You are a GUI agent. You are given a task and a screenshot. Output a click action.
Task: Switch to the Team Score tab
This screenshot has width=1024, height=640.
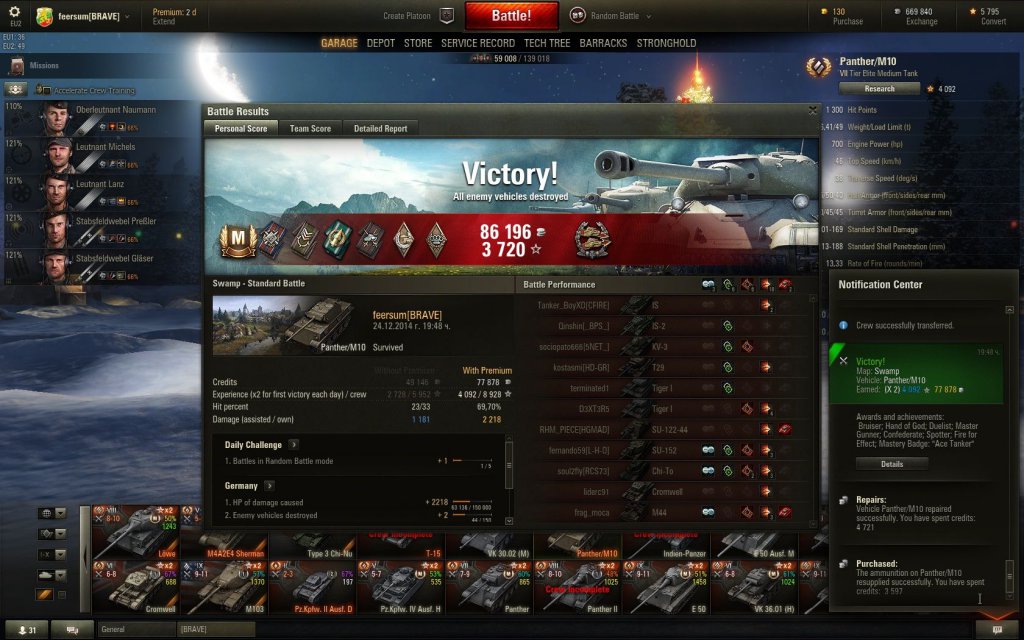point(310,129)
